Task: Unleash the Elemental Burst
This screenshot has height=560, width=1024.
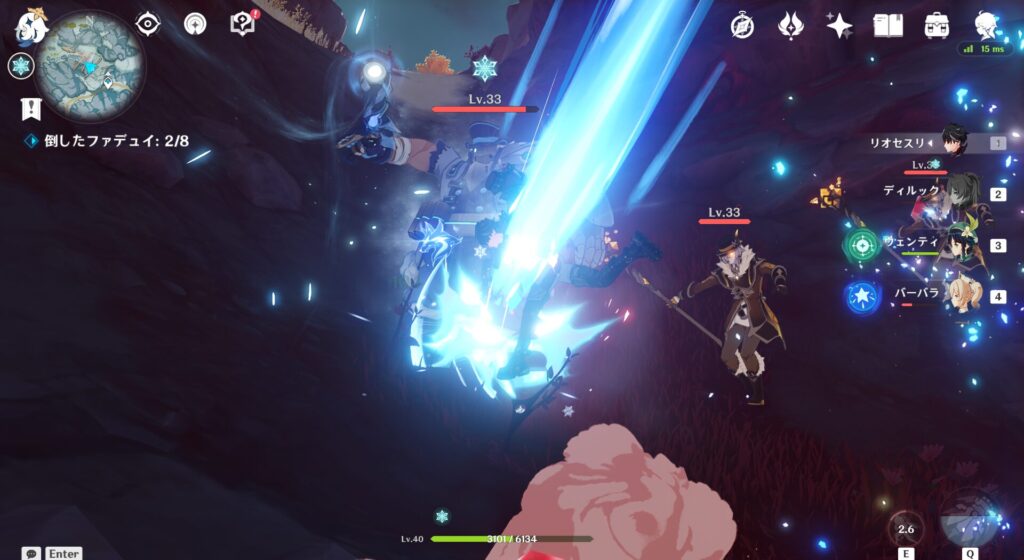Action: [967, 518]
